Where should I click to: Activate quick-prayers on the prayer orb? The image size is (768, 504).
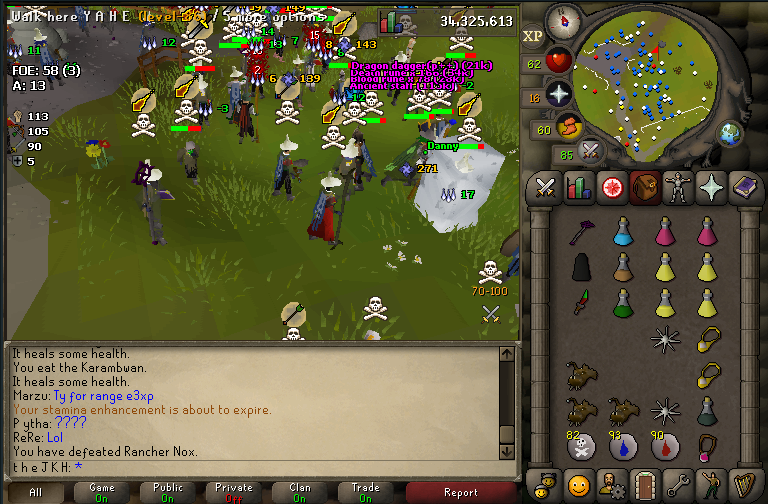559,94
